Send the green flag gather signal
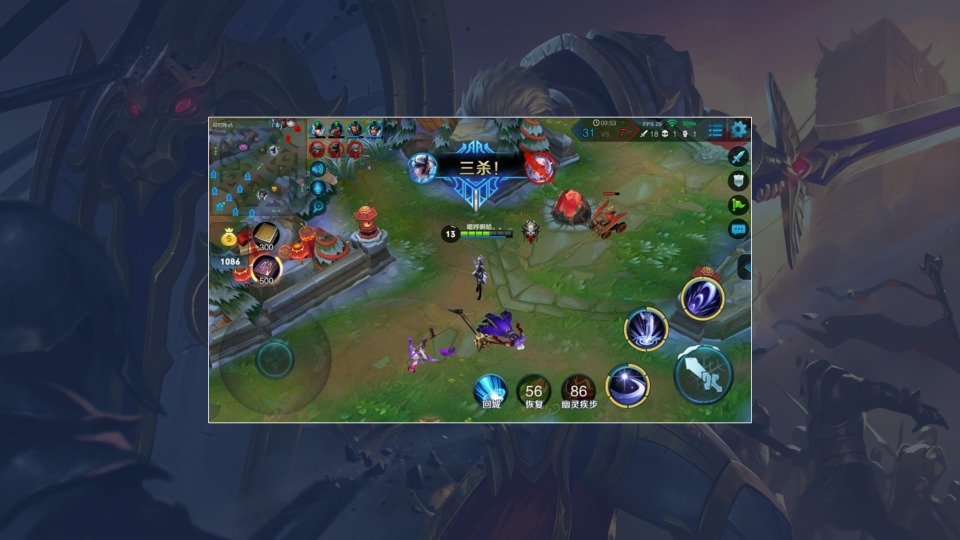 tap(738, 205)
